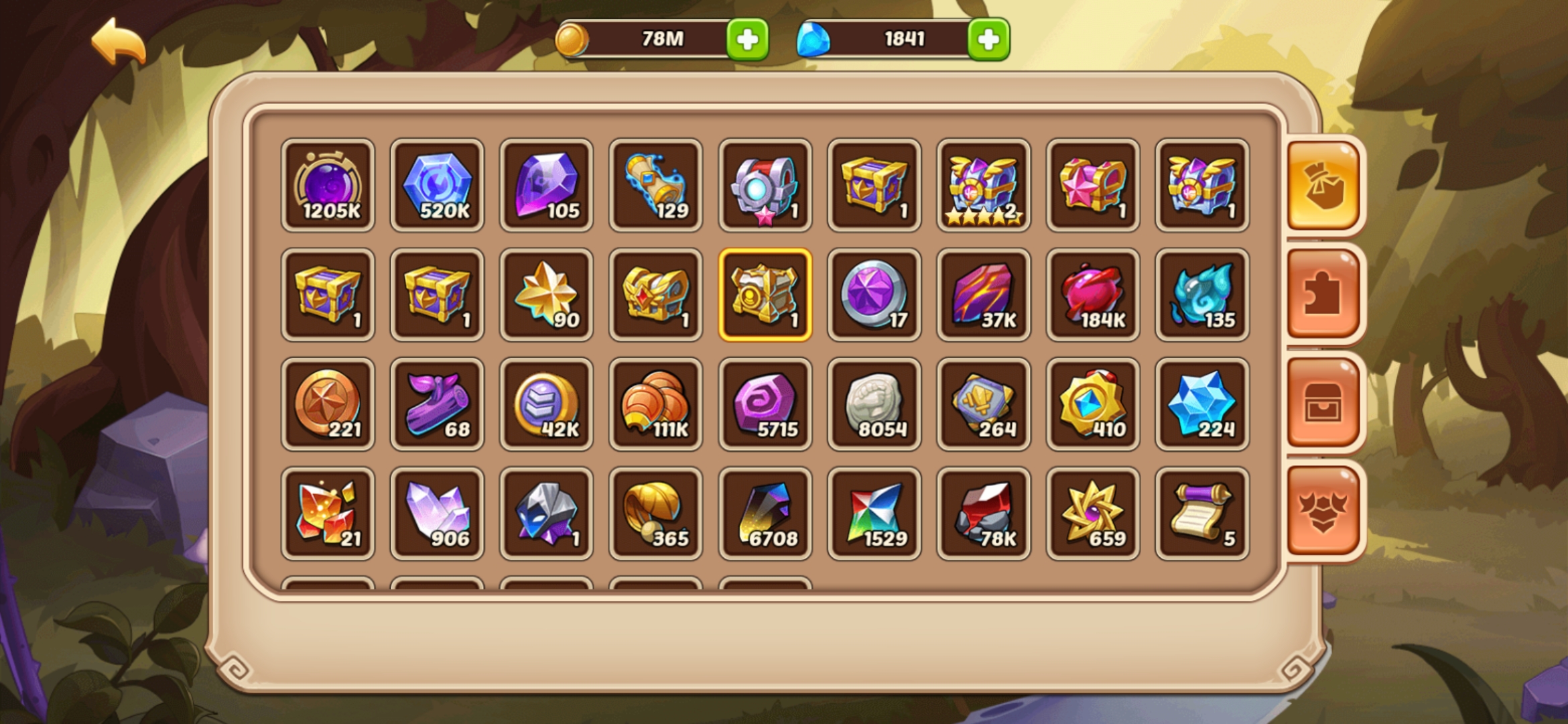View the 78M gold balance display
The image size is (1568, 724).
click(x=660, y=39)
